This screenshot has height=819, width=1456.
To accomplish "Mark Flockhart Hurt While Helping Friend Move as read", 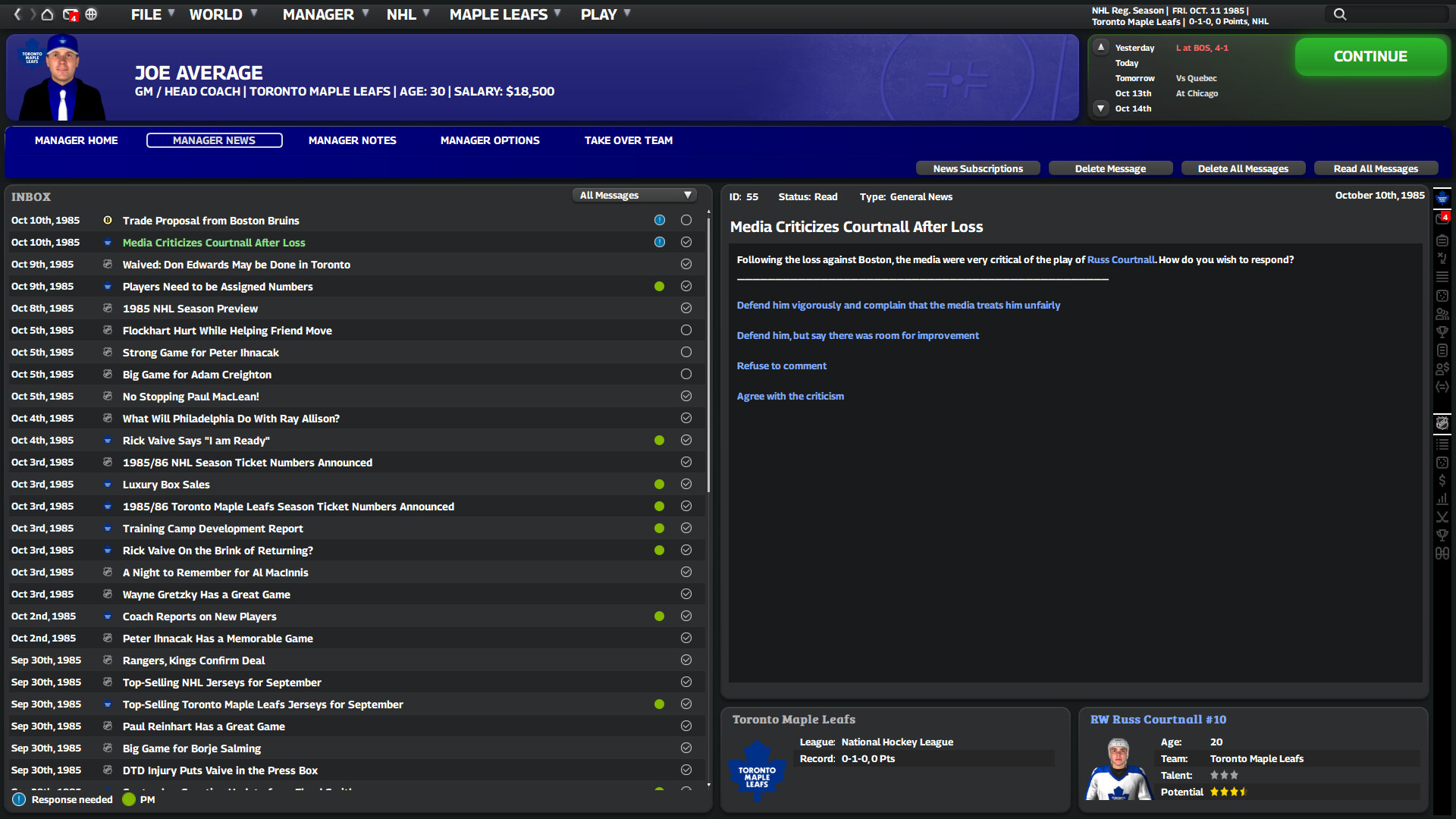I will coord(686,330).
